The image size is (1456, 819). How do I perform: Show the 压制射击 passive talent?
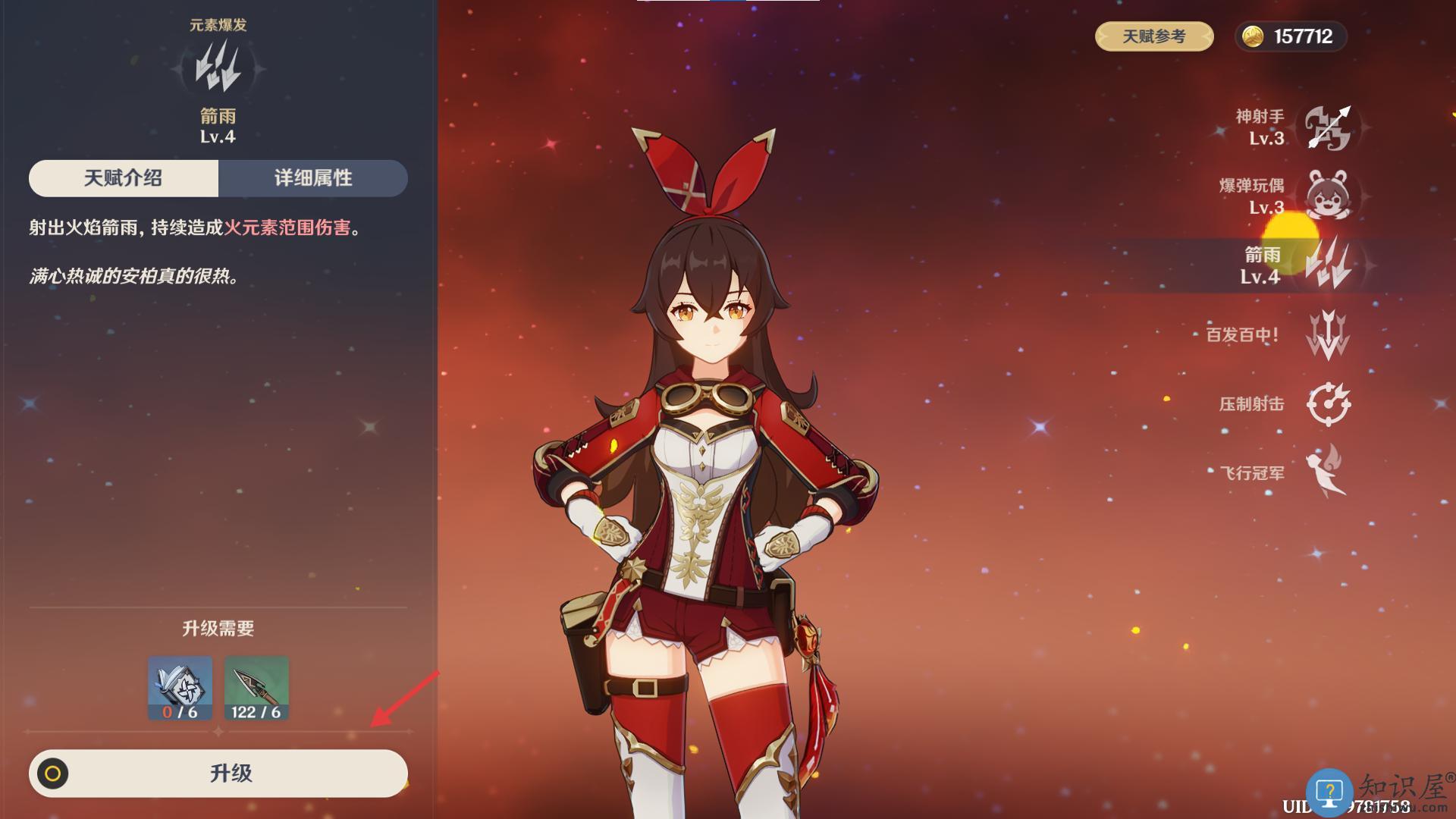click(x=1328, y=403)
